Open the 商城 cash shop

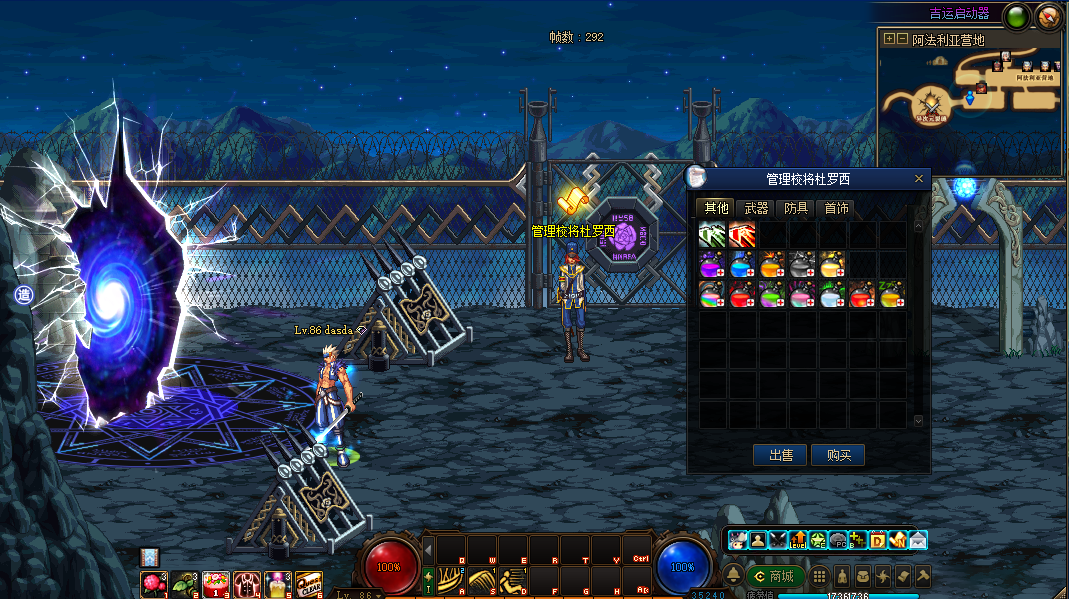point(775,576)
